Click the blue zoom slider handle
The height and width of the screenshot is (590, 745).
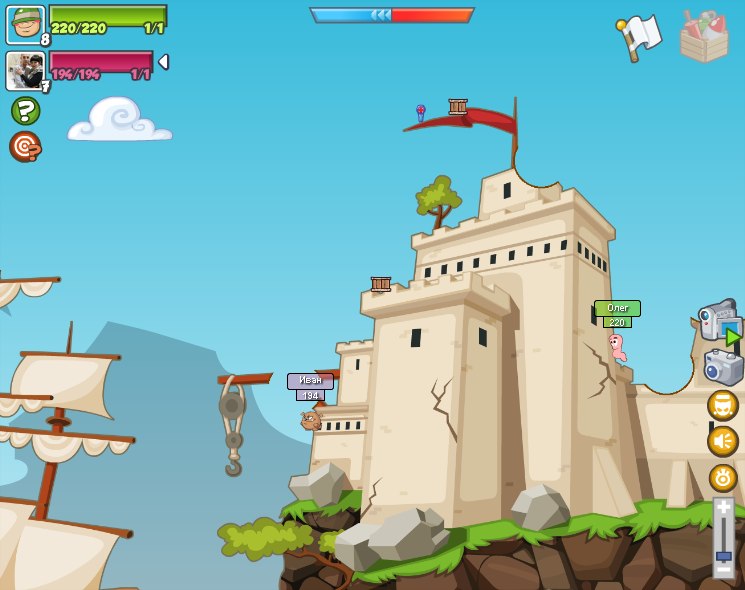(x=723, y=556)
